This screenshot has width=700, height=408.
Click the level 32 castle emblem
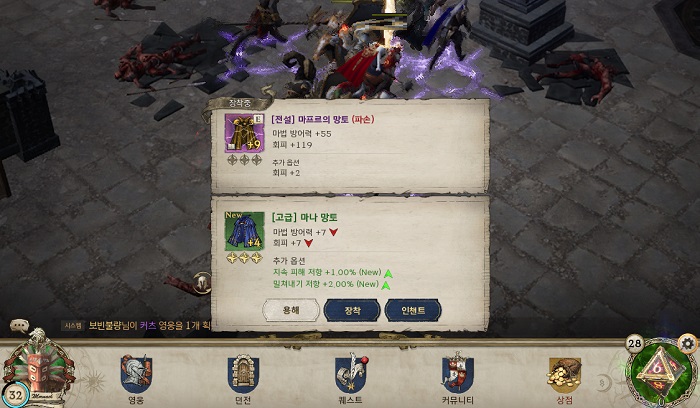click(38, 370)
